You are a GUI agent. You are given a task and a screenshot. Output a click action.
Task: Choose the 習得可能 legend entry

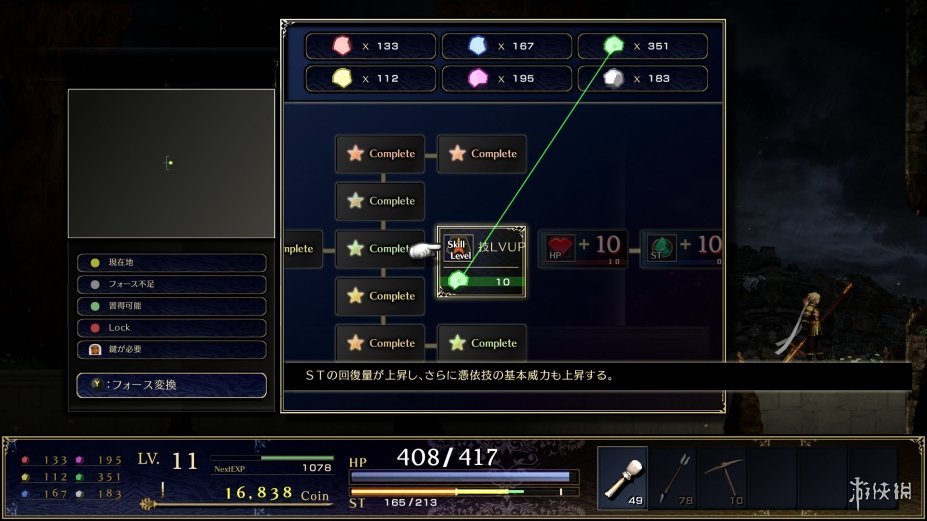pyautogui.click(x=171, y=306)
